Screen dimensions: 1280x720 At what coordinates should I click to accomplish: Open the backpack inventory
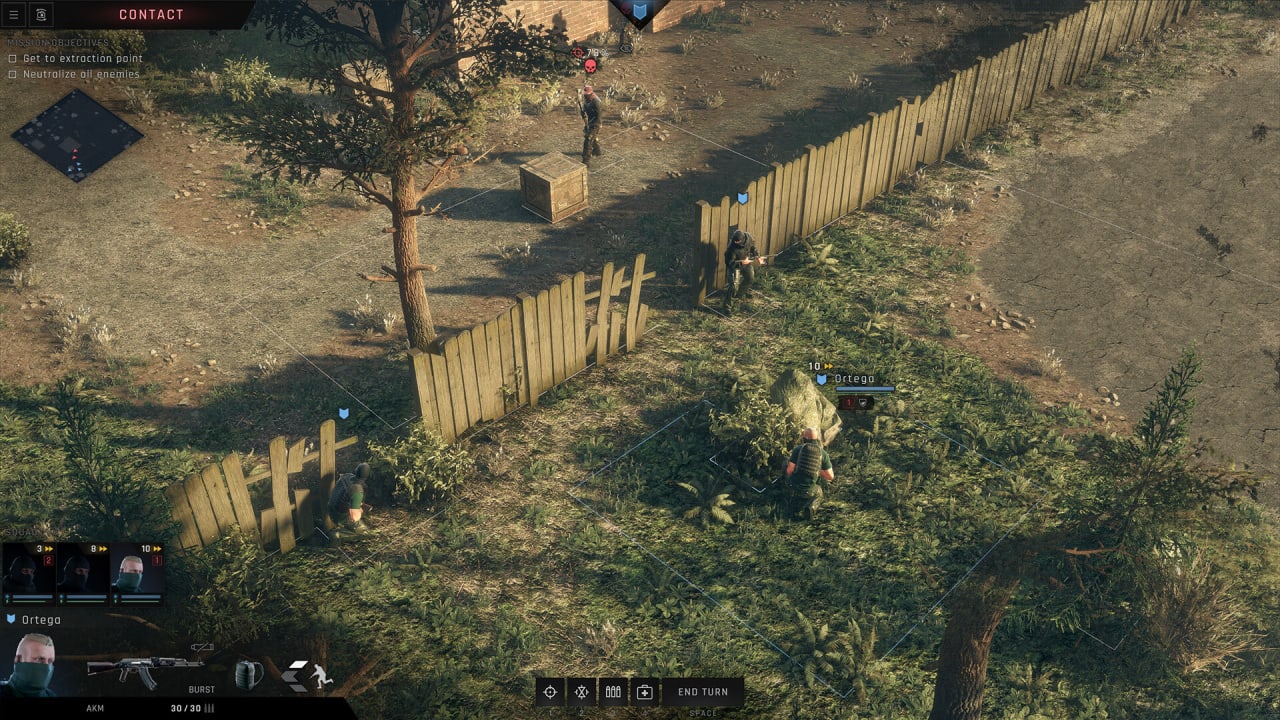click(248, 673)
